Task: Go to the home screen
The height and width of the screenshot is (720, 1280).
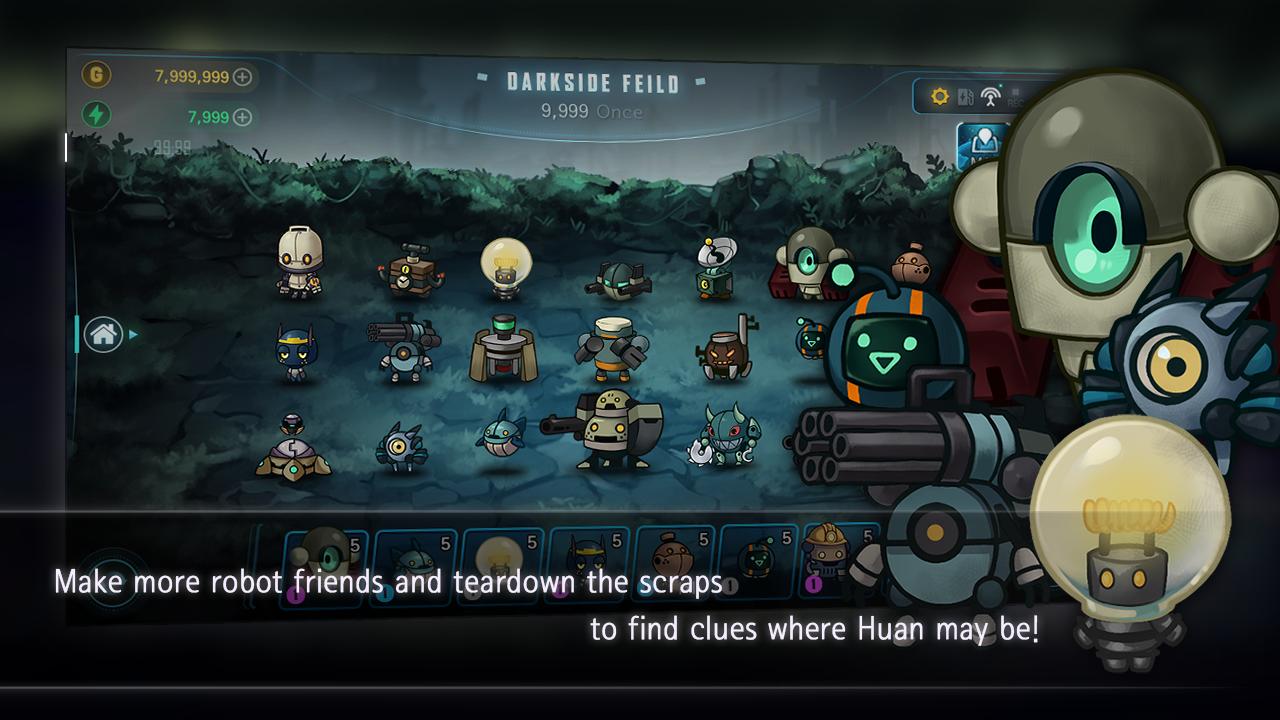Action: [104, 334]
